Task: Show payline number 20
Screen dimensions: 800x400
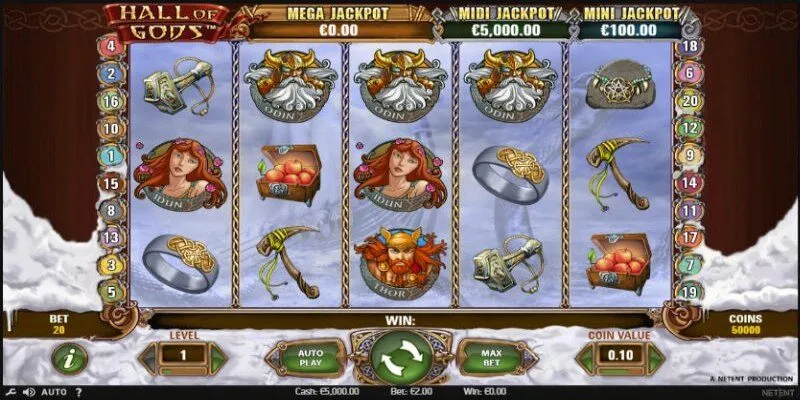Action: pos(687,102)
